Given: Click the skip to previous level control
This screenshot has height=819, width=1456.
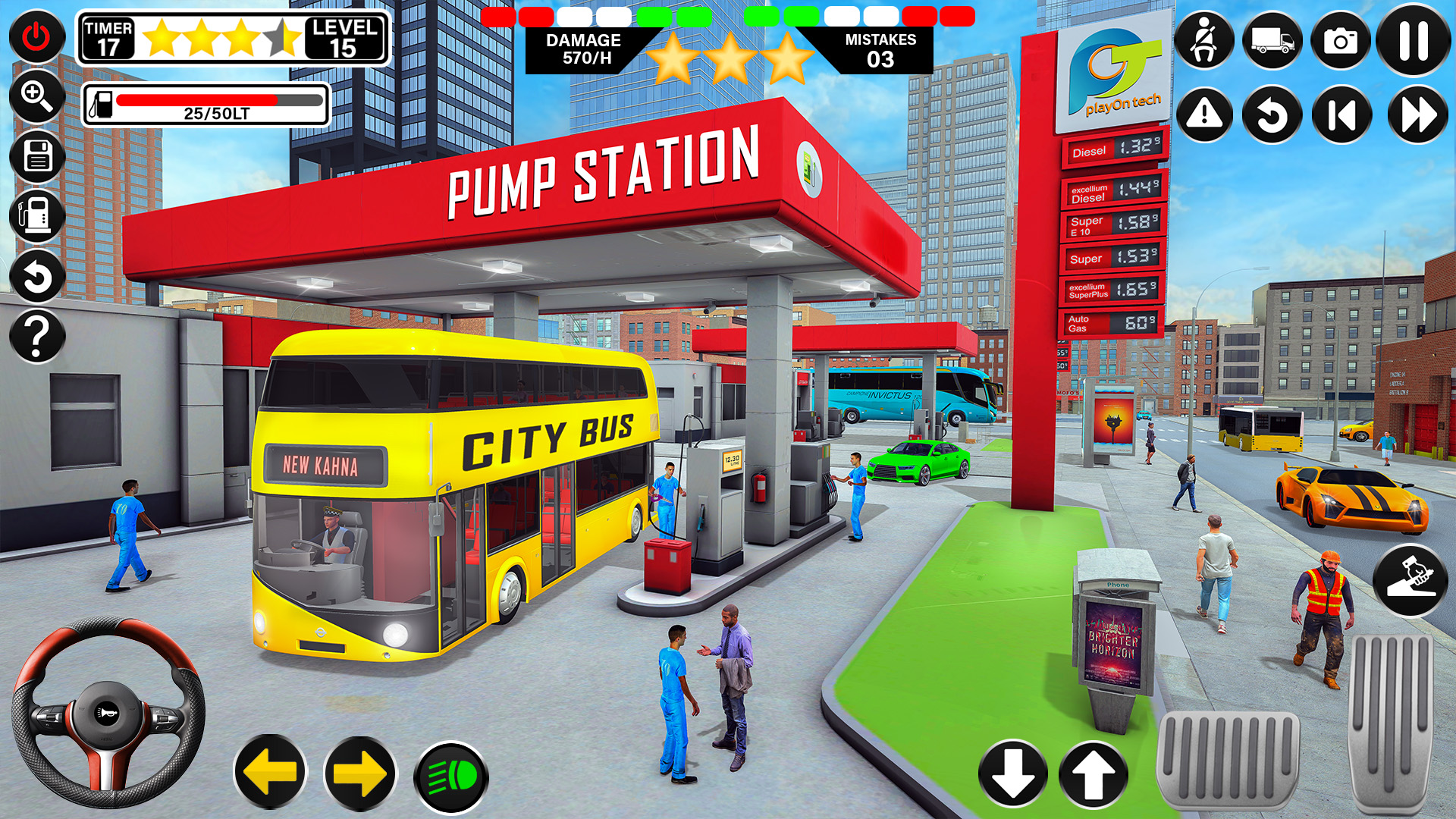Looking at the screenshot, I should (x=1341, y=114).
